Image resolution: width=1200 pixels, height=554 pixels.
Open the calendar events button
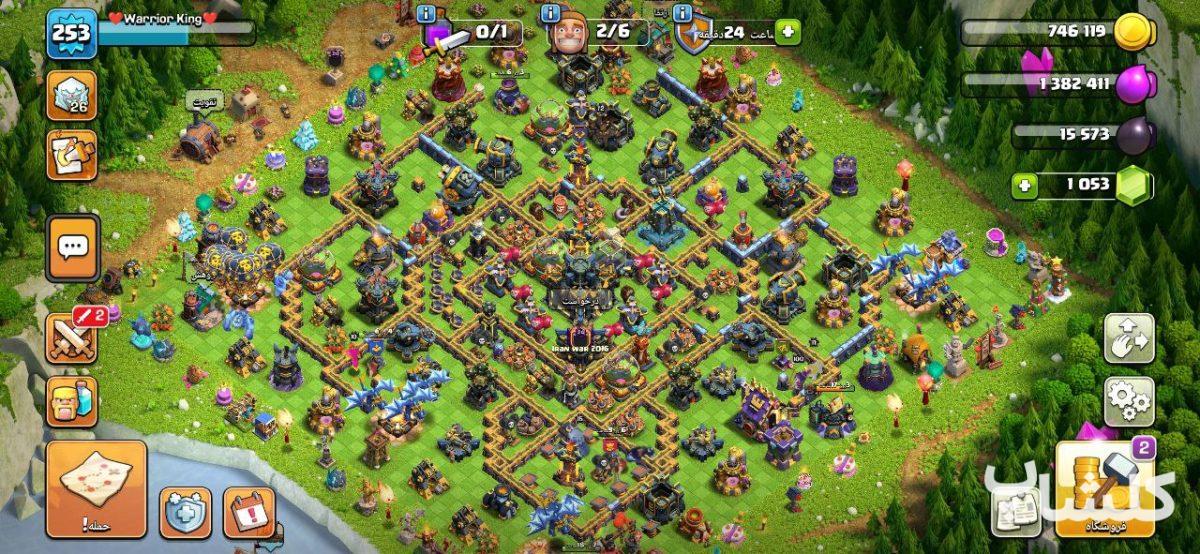(x=249, y=512)
